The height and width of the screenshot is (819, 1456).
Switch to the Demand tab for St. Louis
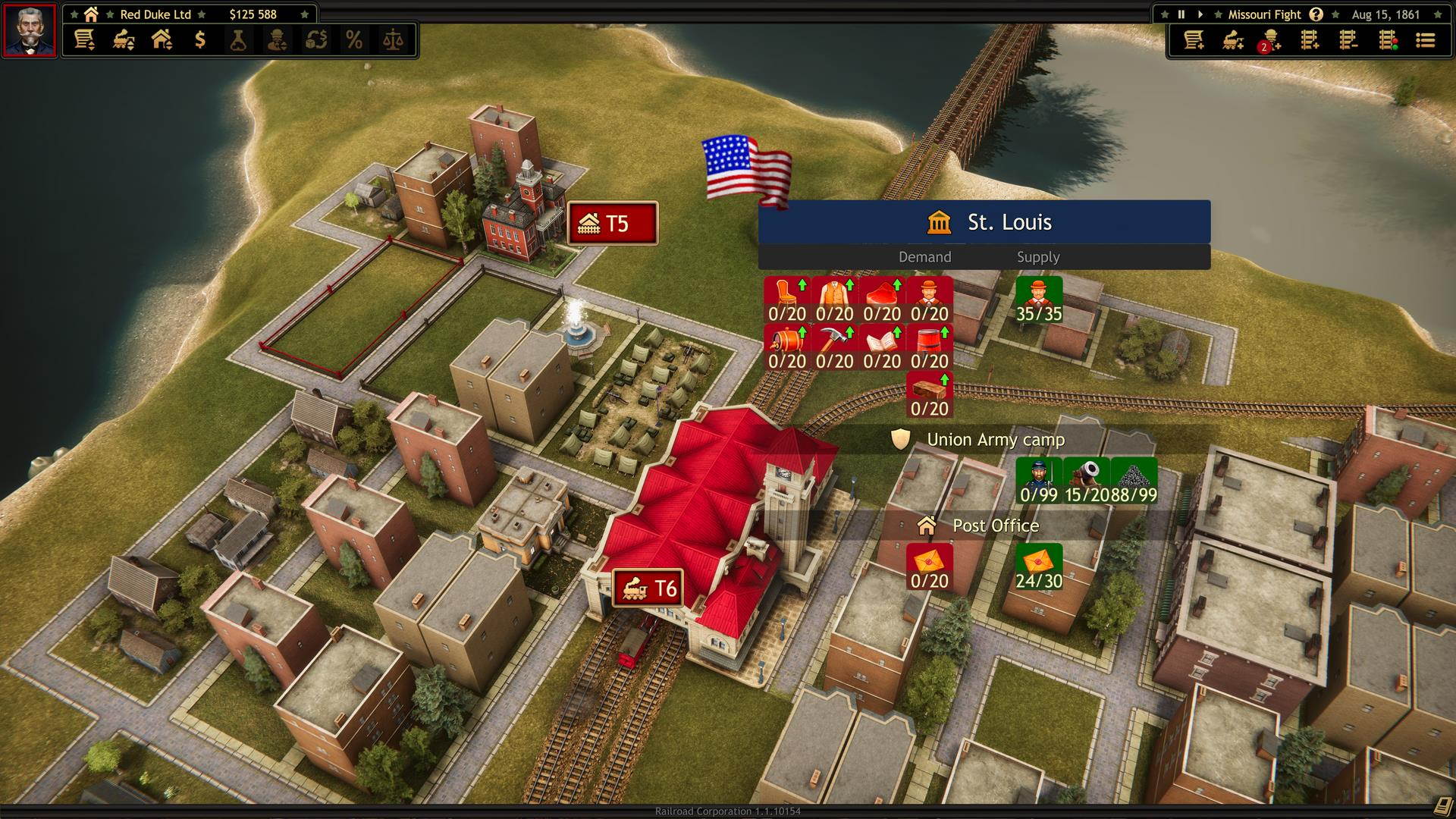click(925, 257)
